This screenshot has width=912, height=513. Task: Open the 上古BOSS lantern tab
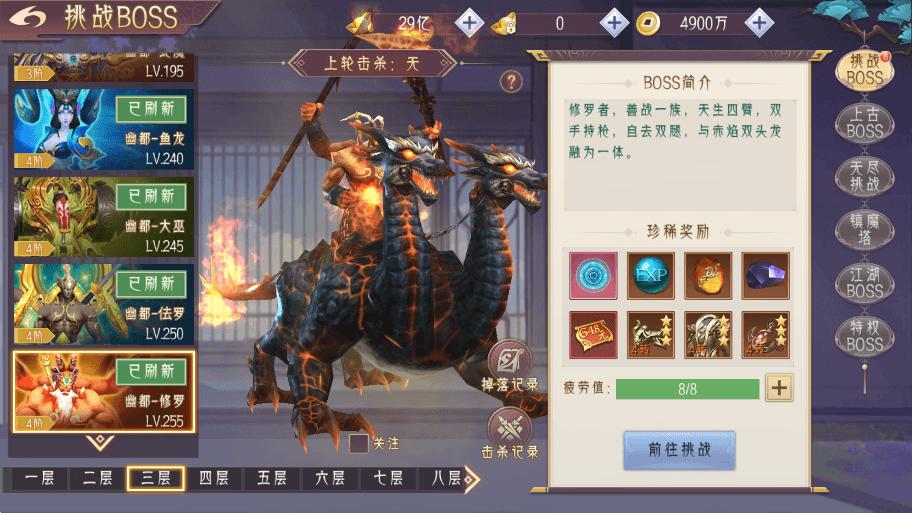pyautogui.click(x=864, y=123)
